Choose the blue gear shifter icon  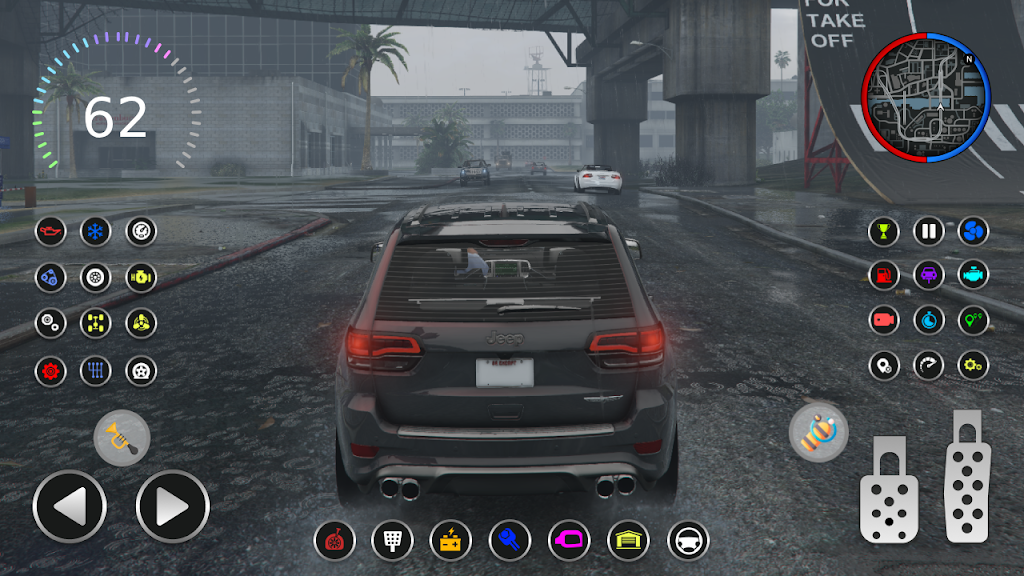tap(96, 371)
